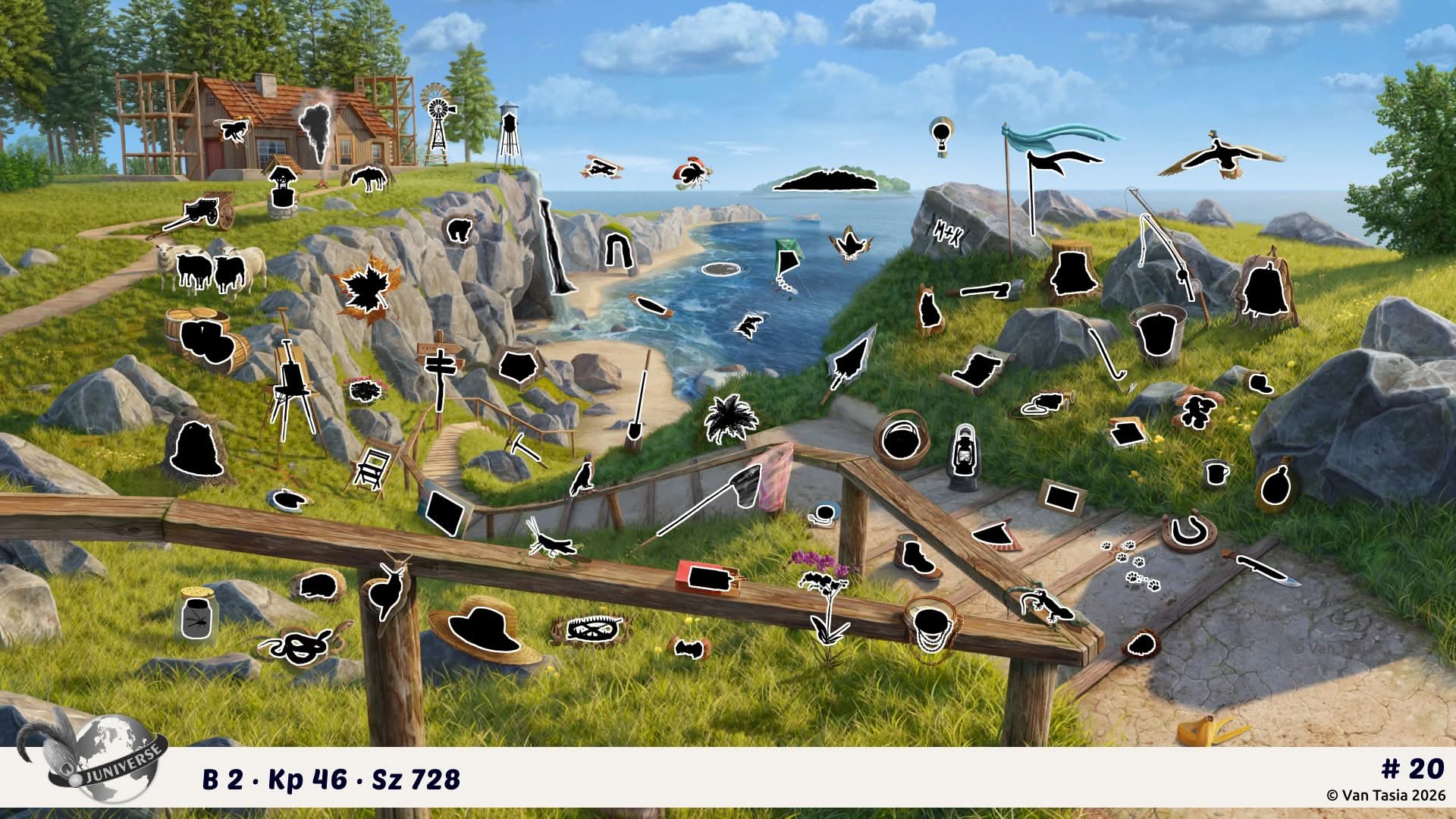Select the island silhouette on the horizon
1456x819 pixels.
827,180
